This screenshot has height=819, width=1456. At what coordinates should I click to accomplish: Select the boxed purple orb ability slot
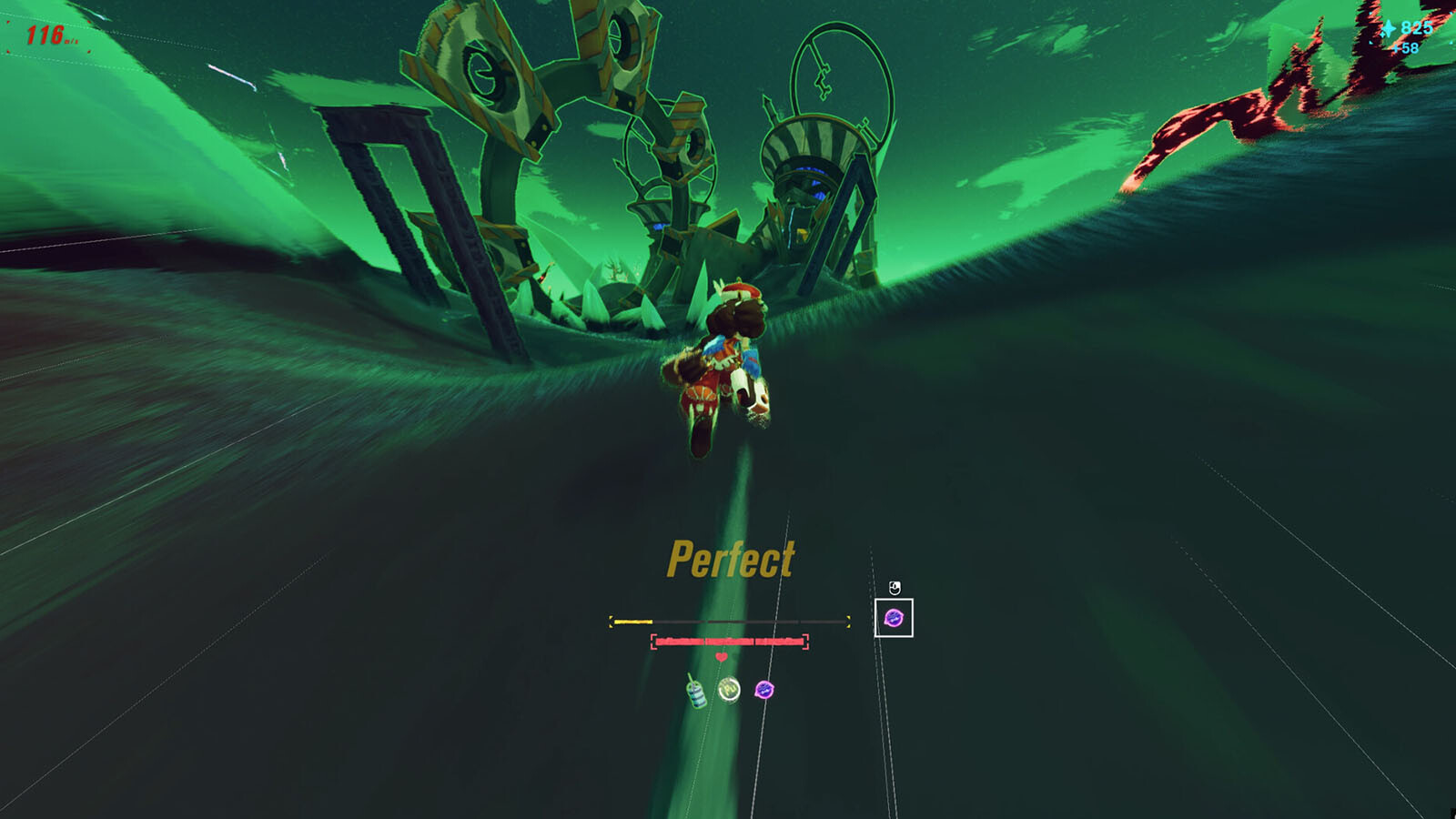click(894, 619)
